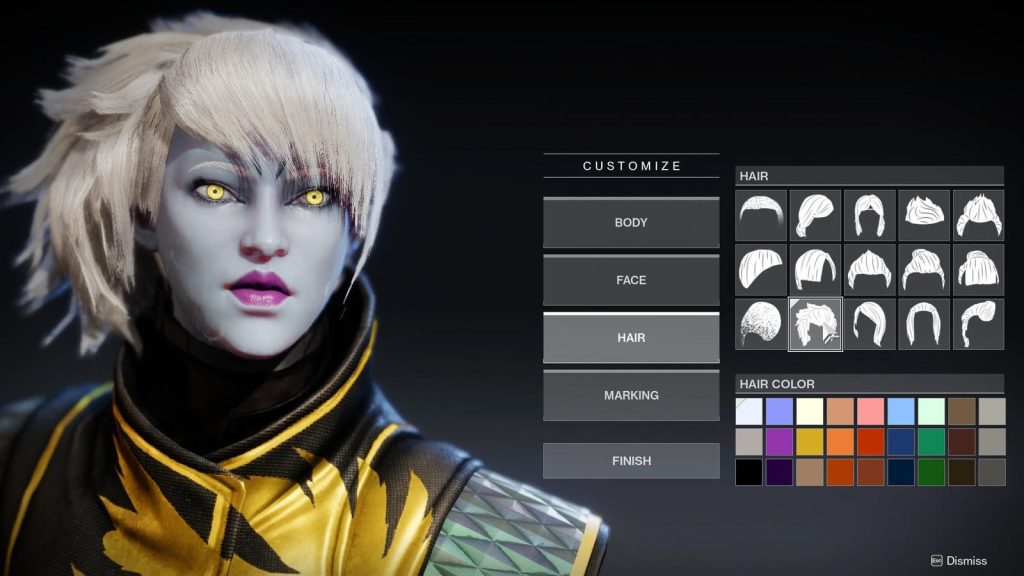The image size is (1024, 576).
Task: Pick the spiky mohawk hairstyle
Action: (x=924, y=215)
